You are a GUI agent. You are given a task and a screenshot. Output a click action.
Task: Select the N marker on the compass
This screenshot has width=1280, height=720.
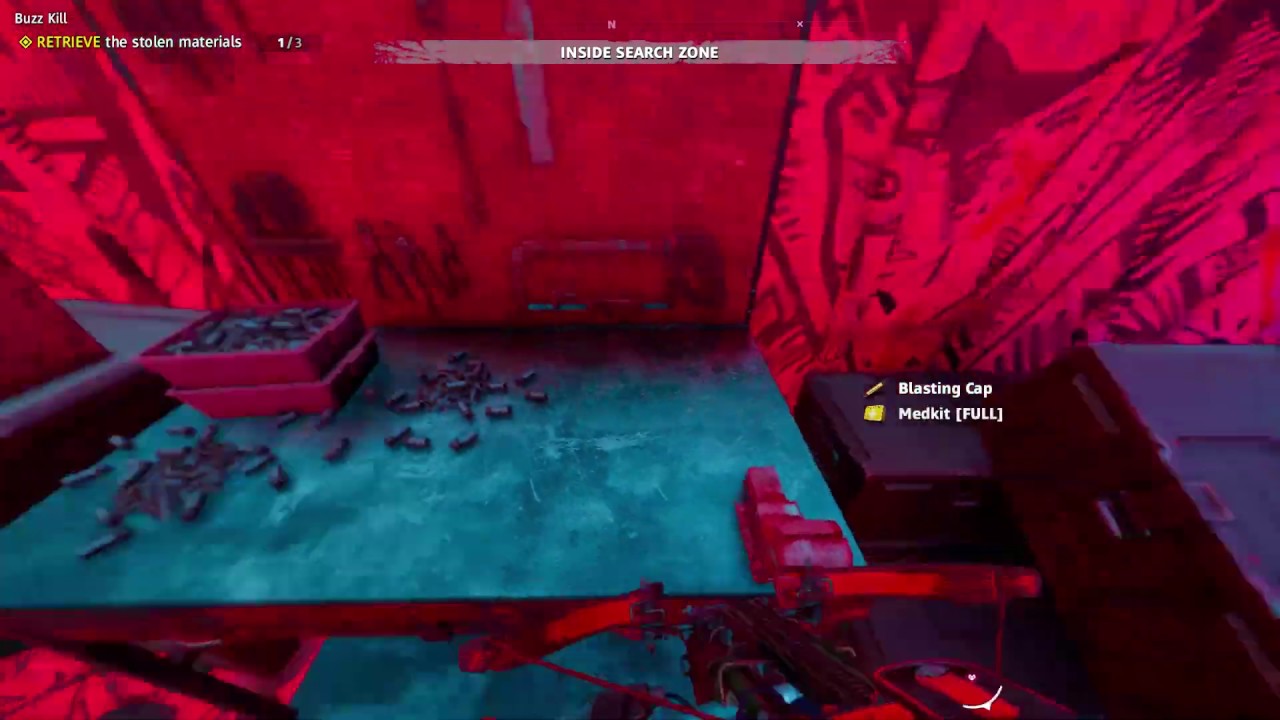coord(611,24)
